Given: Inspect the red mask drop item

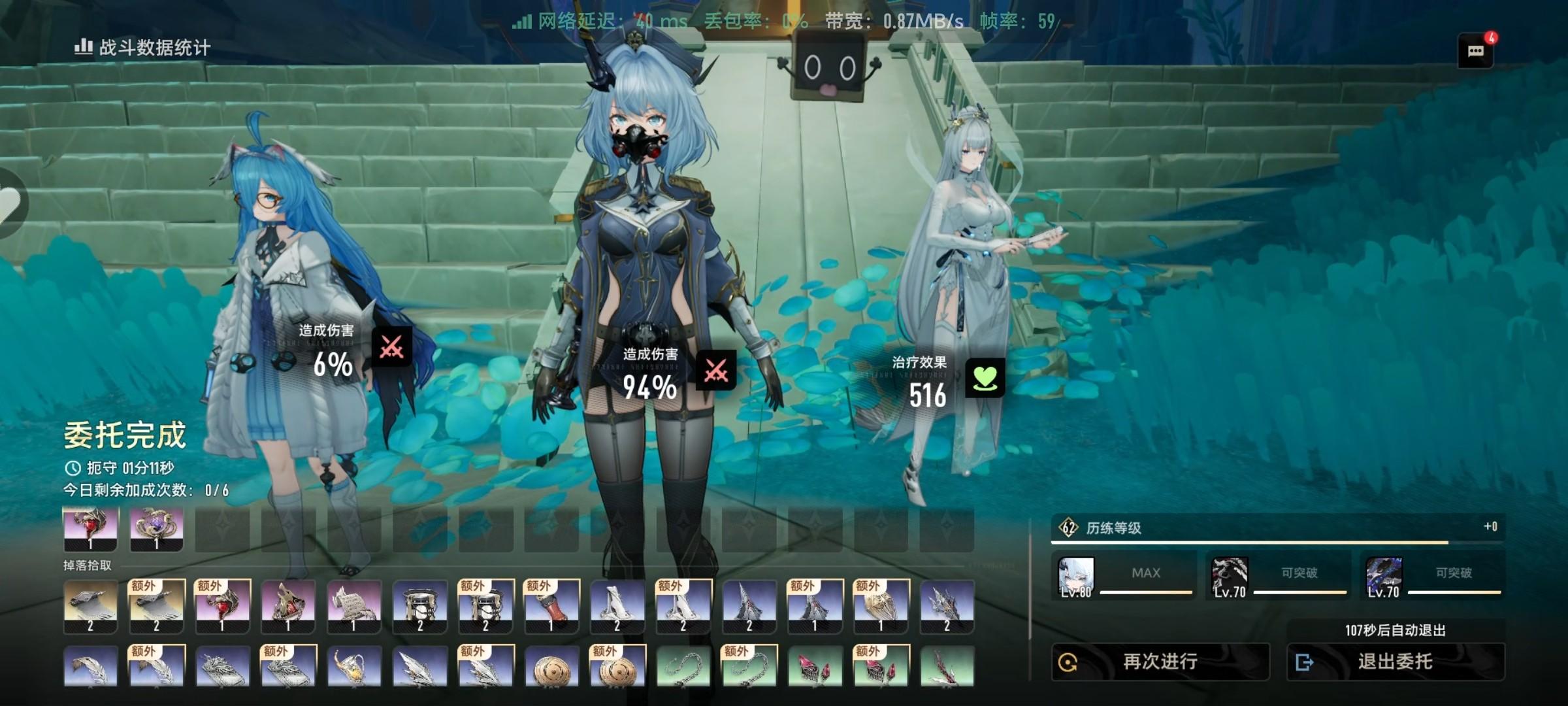Looking at the screenshot, I should click(287, 606).
